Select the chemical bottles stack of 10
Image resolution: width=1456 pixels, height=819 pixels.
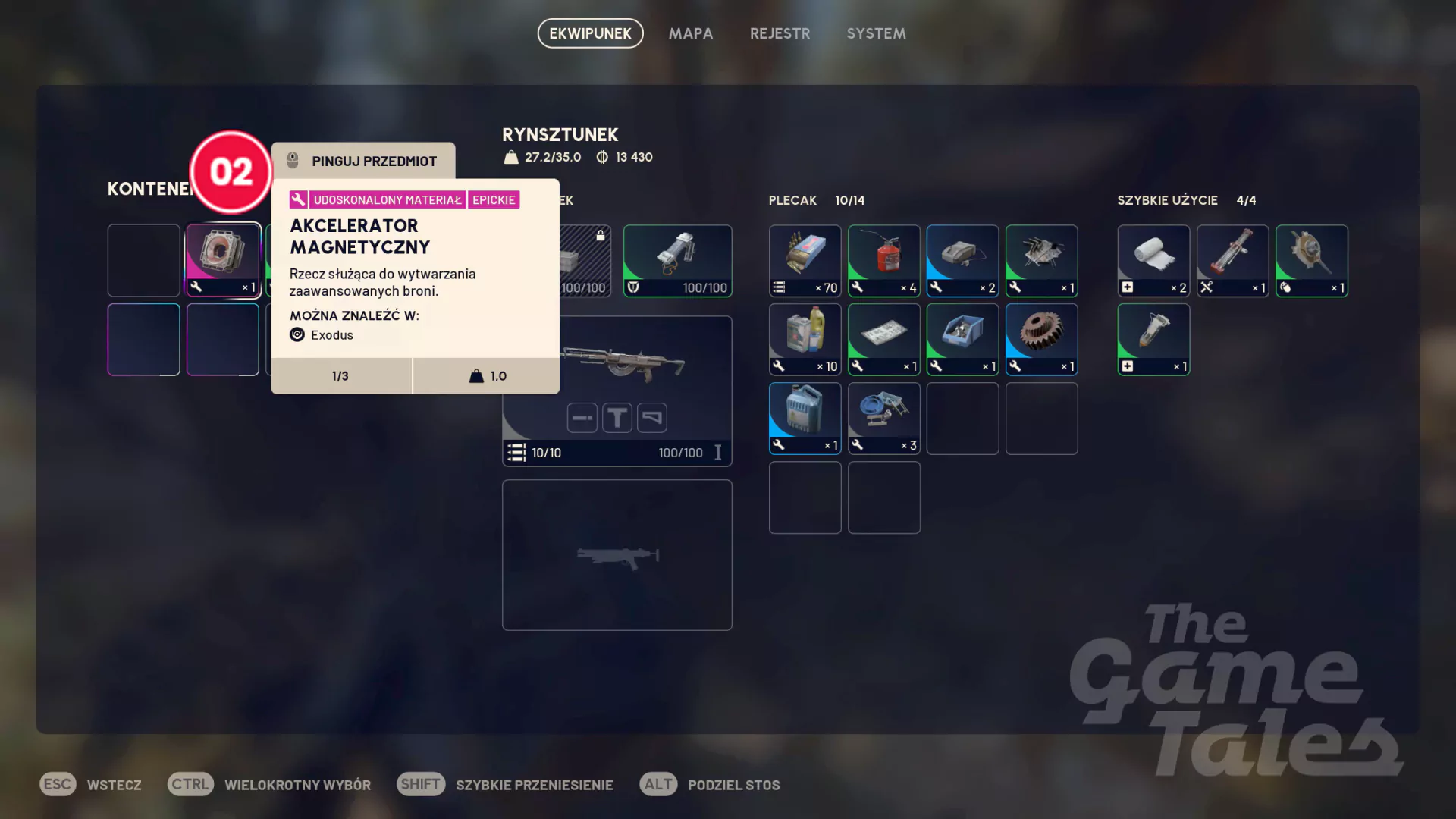pos(805,339)
